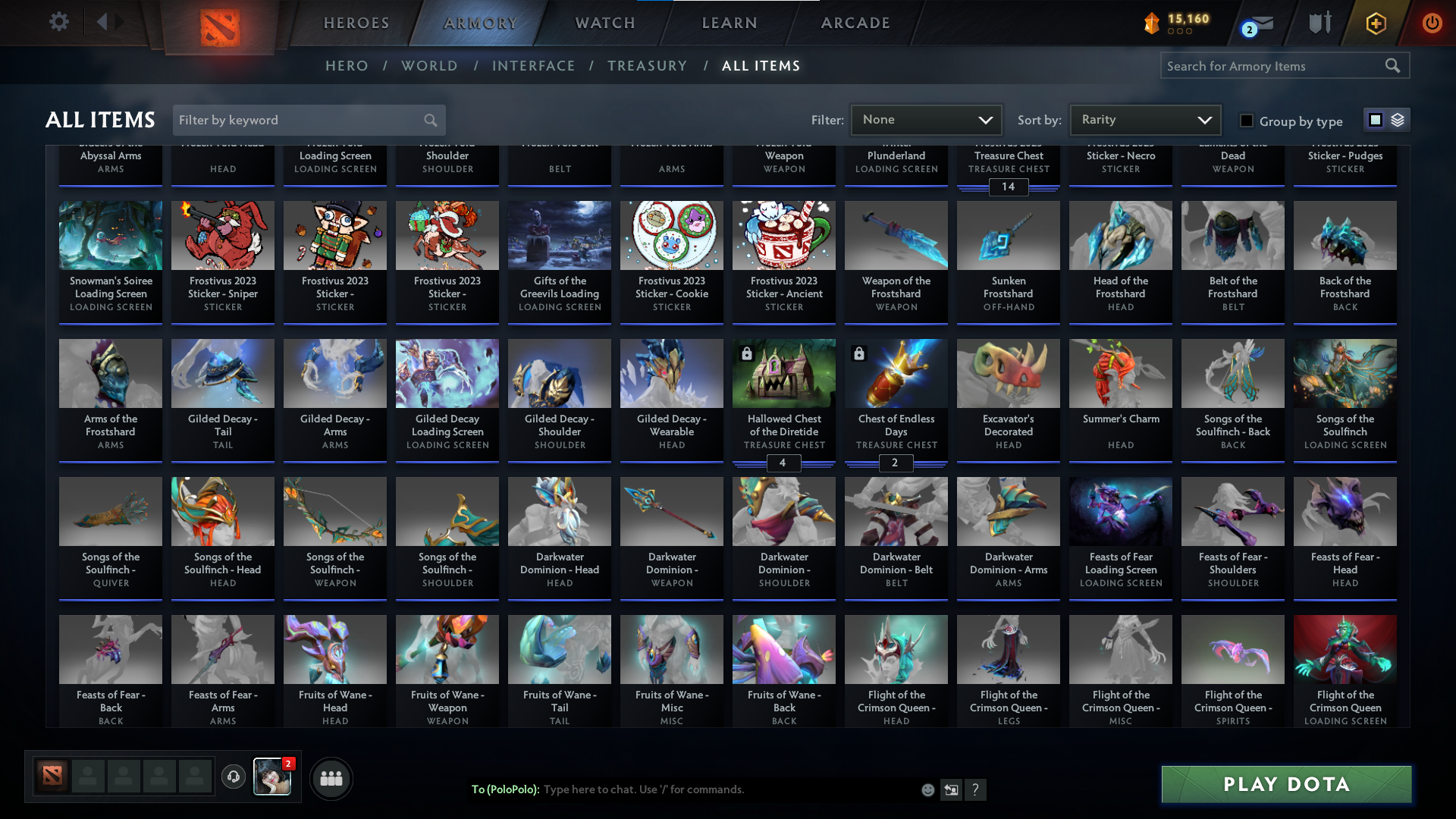Viewport: 1456px width, 819px height.
Task: Click the power button icon
Action: (1432, 23)
